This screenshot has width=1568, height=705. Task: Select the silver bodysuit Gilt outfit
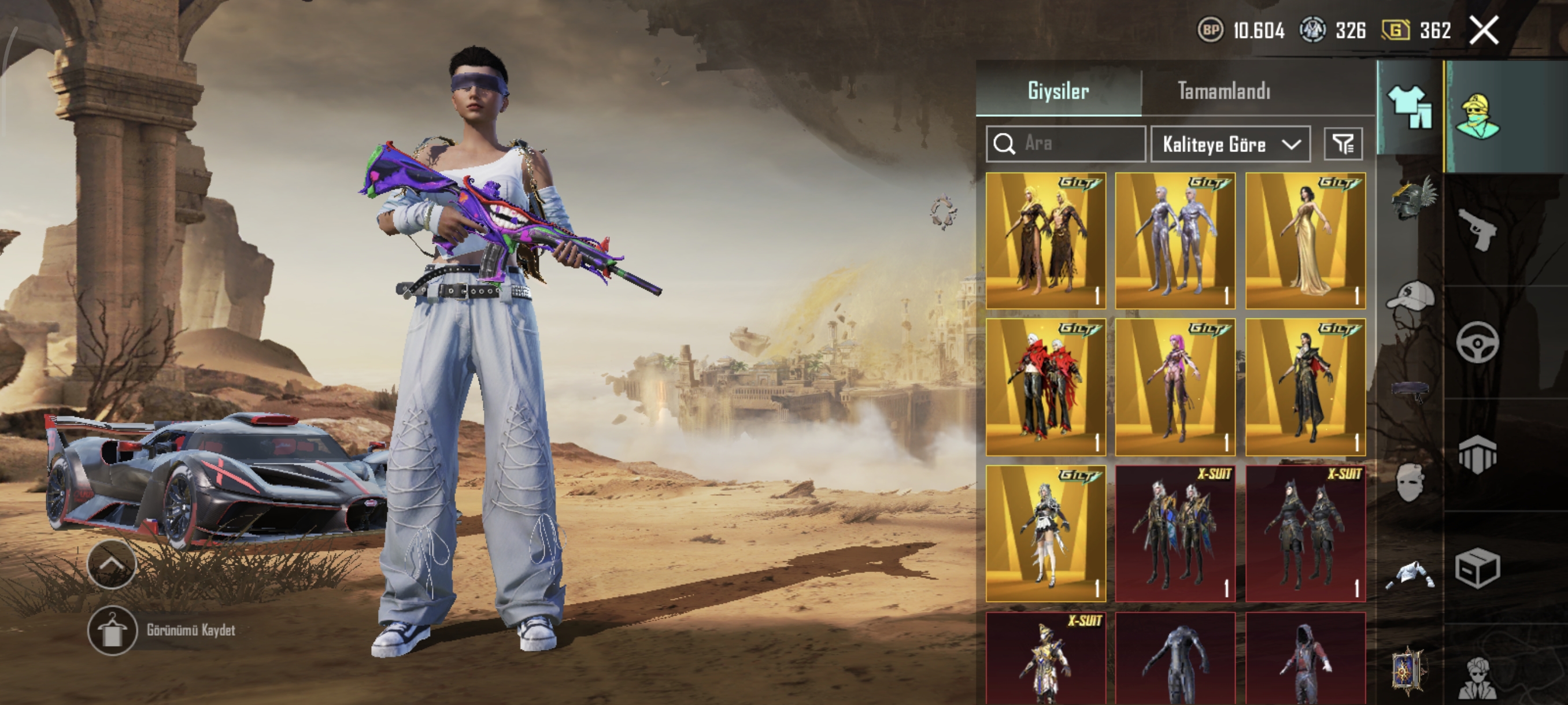[x=1175, y=241]
